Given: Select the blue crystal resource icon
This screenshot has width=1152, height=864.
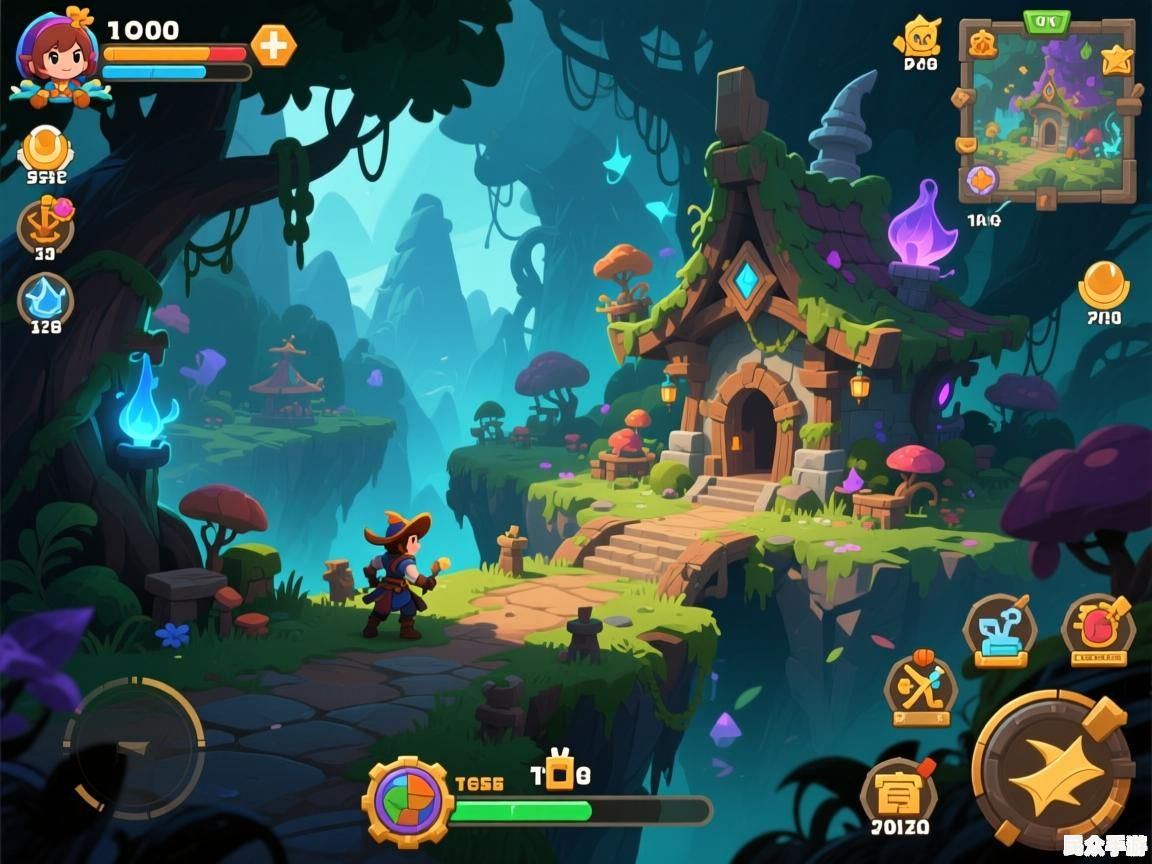Looking at the screenshot, I should point(46,297).
